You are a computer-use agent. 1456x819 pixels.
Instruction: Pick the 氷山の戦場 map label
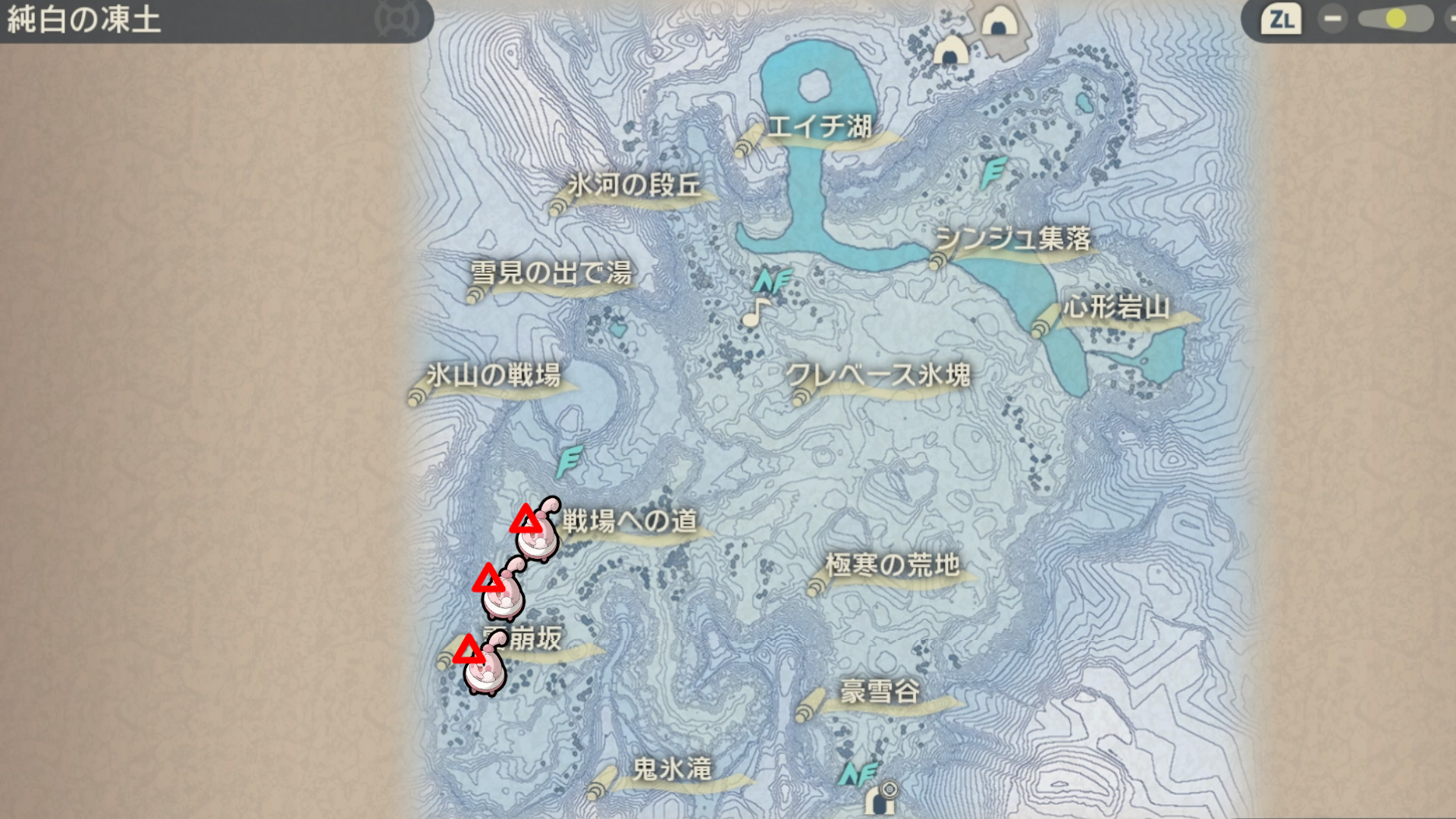coord(494,375)
